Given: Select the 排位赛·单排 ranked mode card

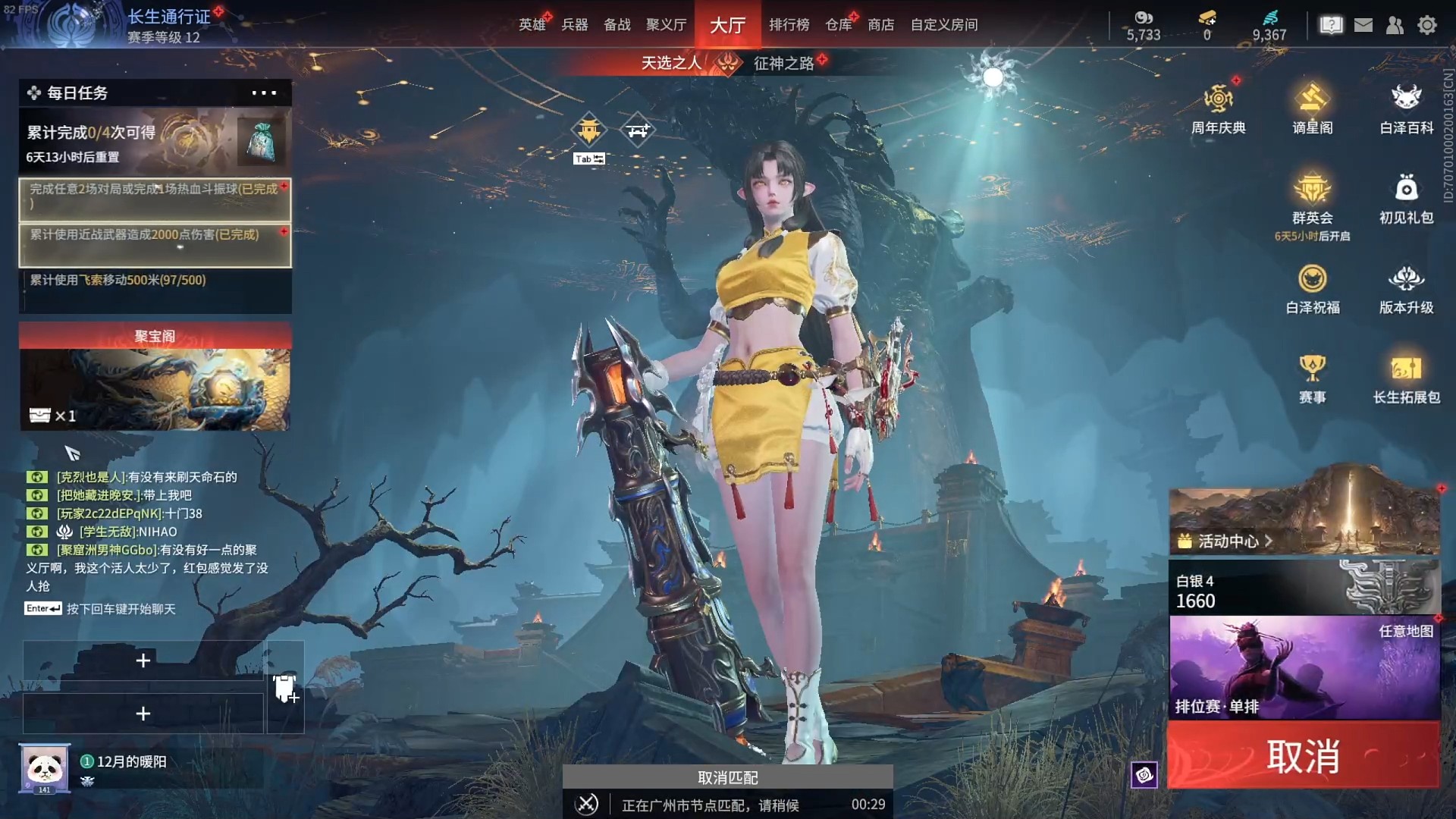Looking at the screenshot, I should (x=1304, y=667).
